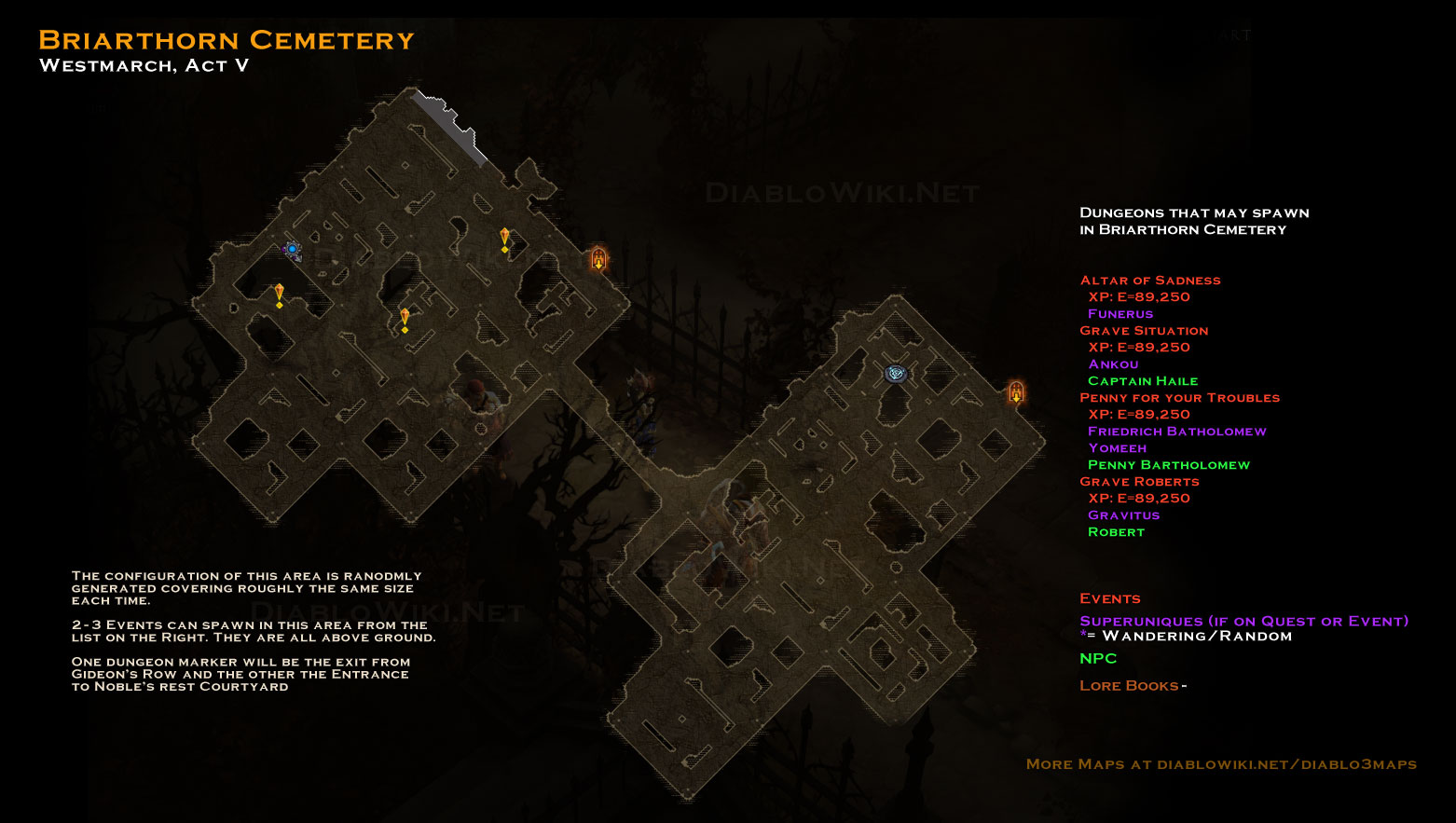The height and width of the screenshot is (823, 1456).
Task: Select the grey circular emblem map marker
Action: coord(896,374)
